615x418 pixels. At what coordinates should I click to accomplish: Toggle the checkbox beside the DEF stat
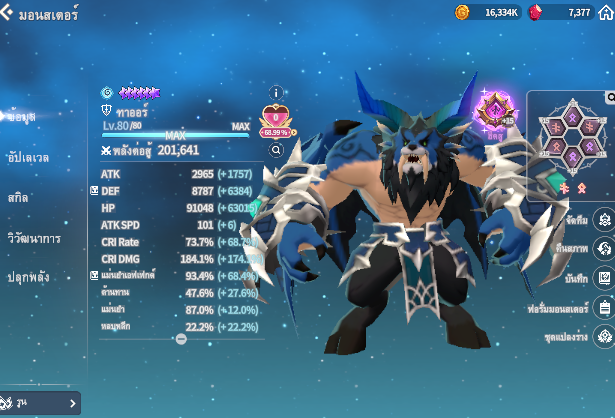click(x=94, y=190)
